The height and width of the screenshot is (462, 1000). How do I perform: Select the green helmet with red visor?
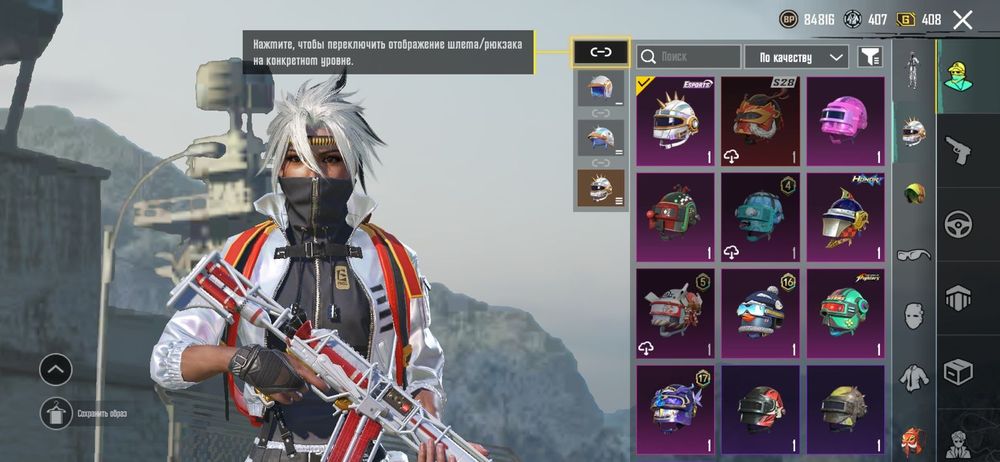(x=846, y=312)
